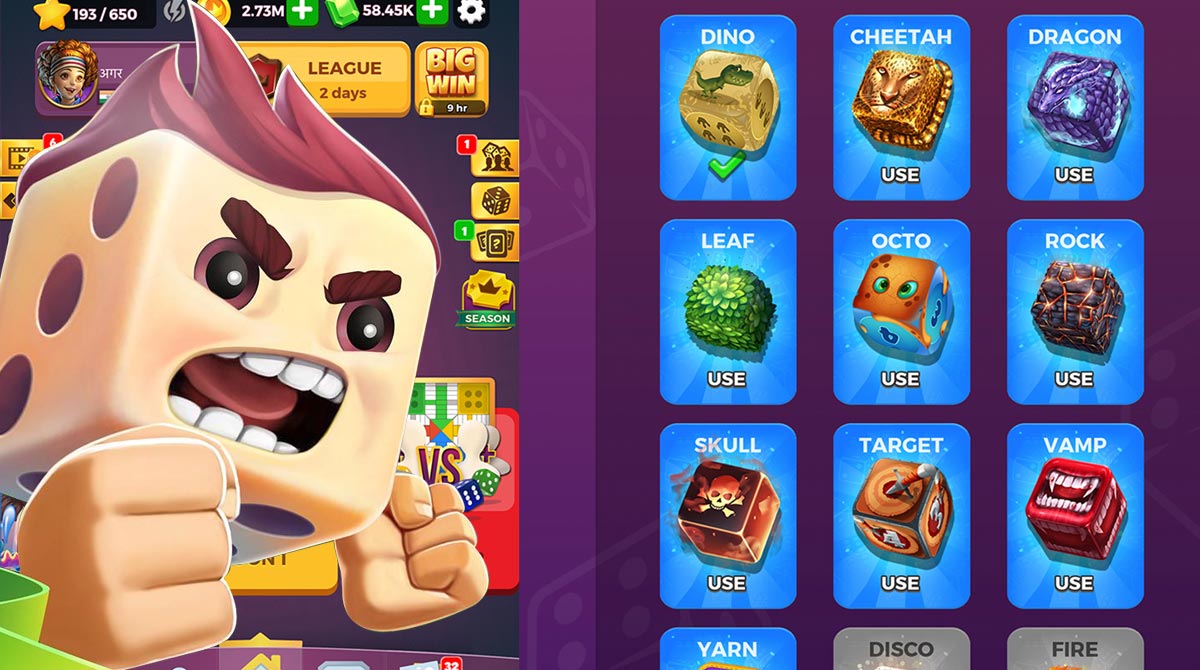This screenshot has height=670, width=1200.
Task: Open the Big Win offer
Action: (x=451, y=78)
